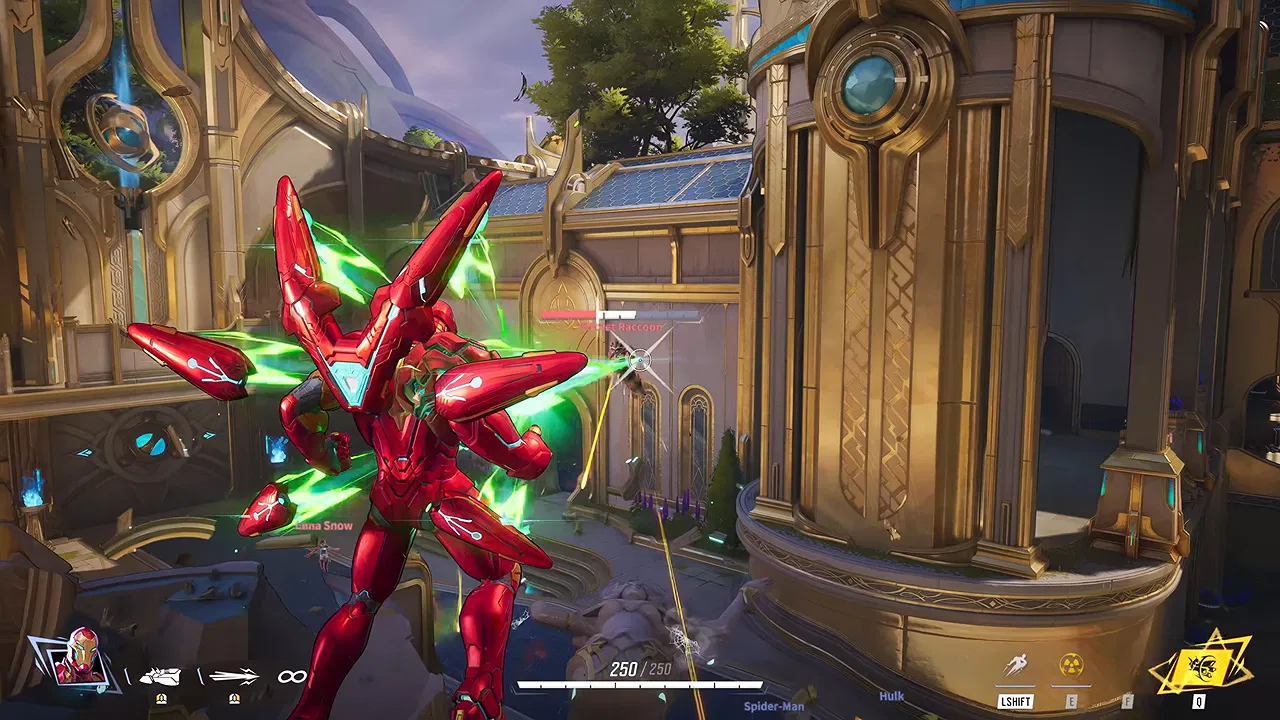Click the infinity ammo symbol
This screenshot has width=1280, height=720.
point(294,678)
